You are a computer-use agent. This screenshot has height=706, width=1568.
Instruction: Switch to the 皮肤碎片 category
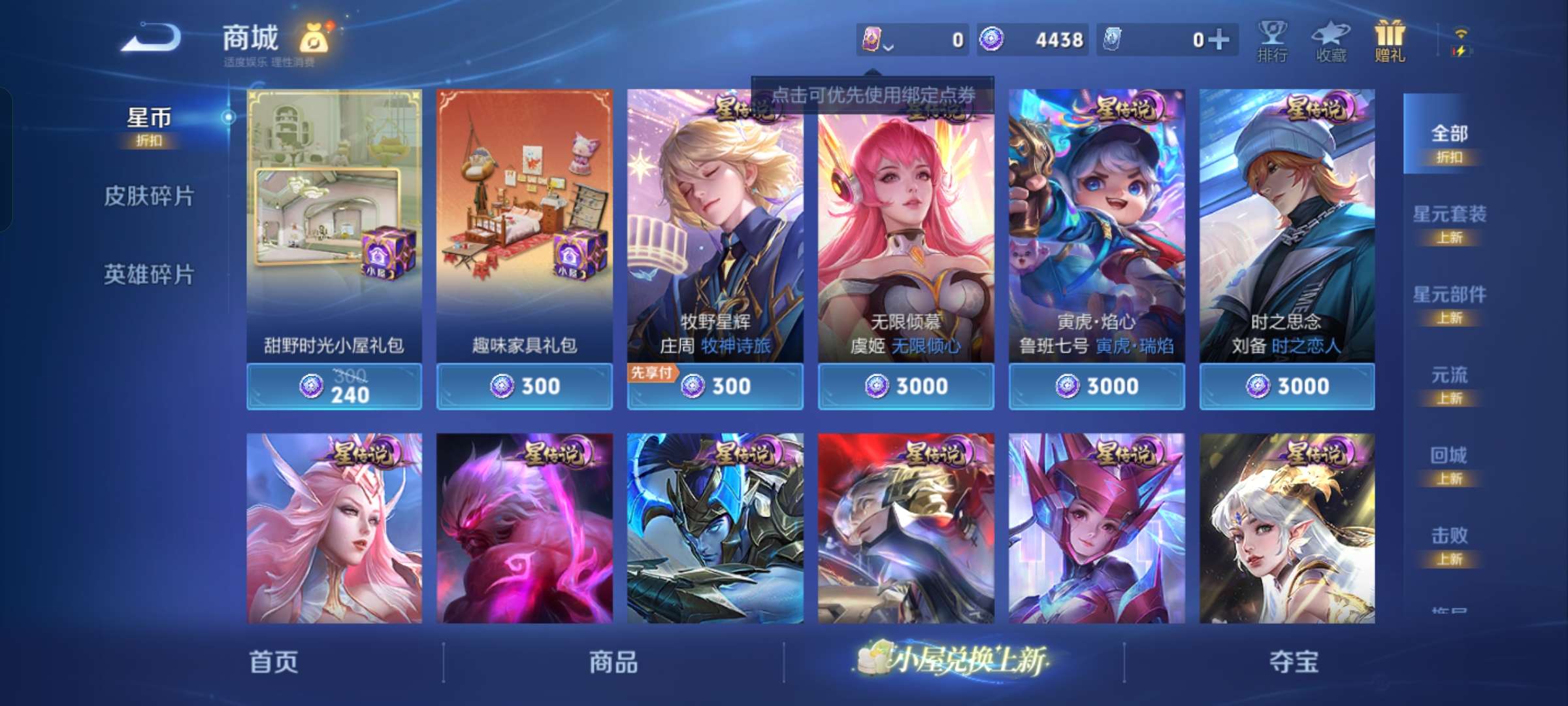[149, 197]
